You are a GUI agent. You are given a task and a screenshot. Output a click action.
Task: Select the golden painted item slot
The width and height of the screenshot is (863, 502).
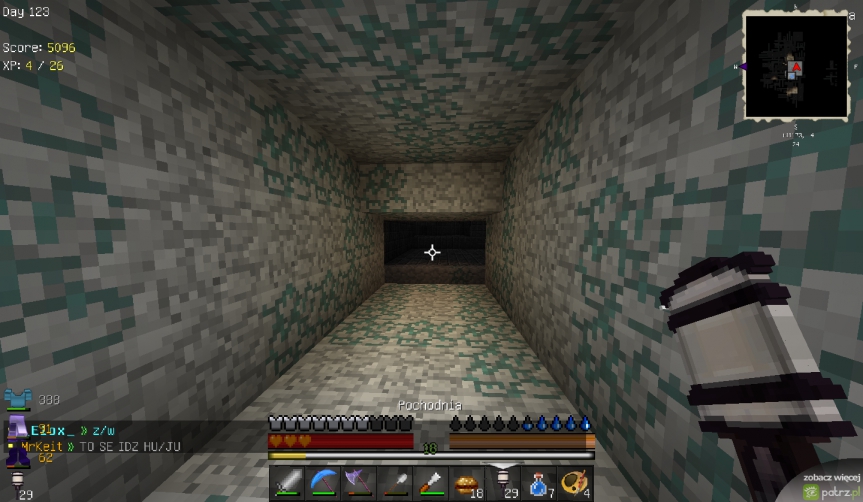point(574,483)
